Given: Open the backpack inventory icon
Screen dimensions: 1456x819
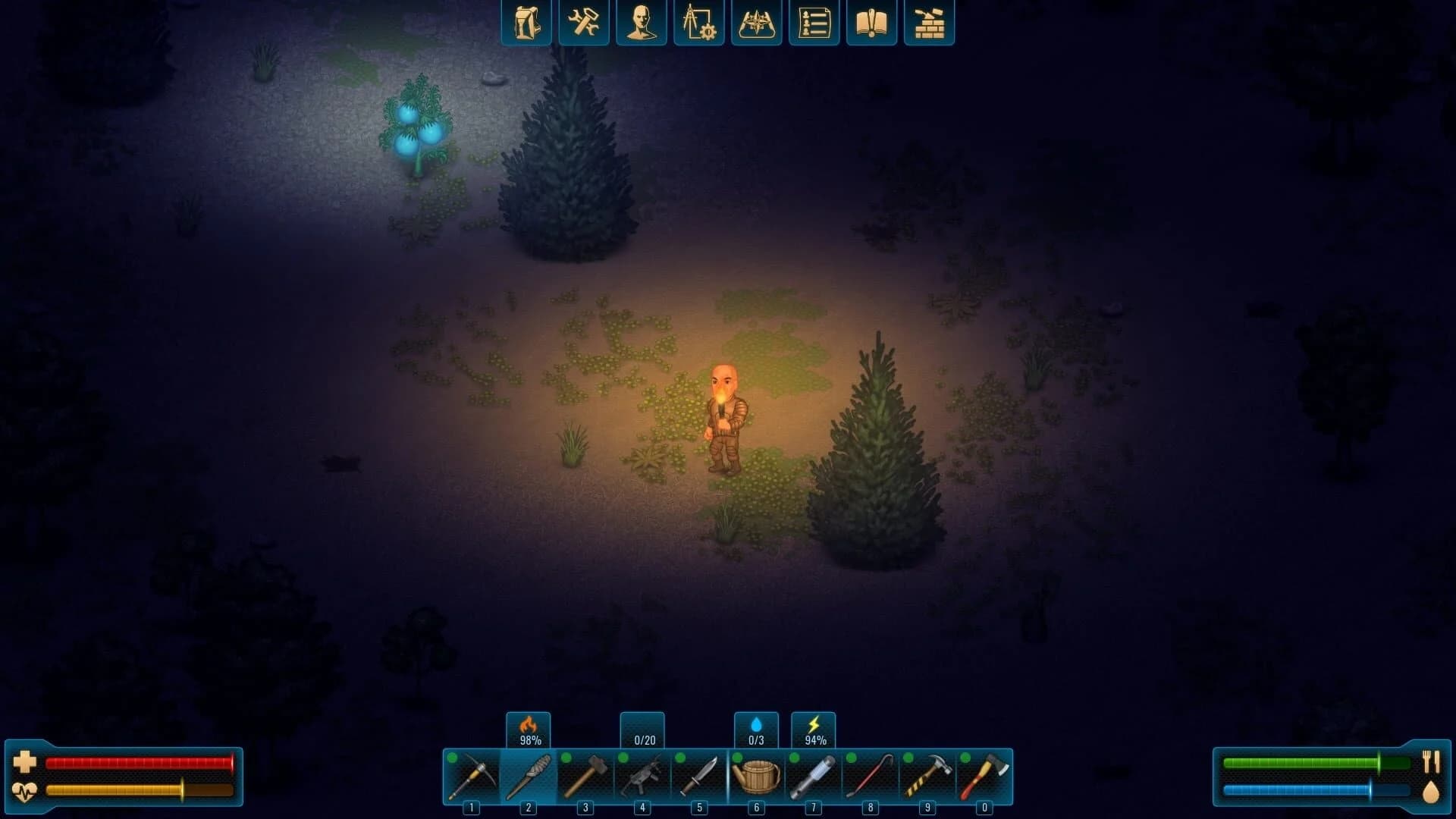Looking at the screenshot, I should [526, 23].
